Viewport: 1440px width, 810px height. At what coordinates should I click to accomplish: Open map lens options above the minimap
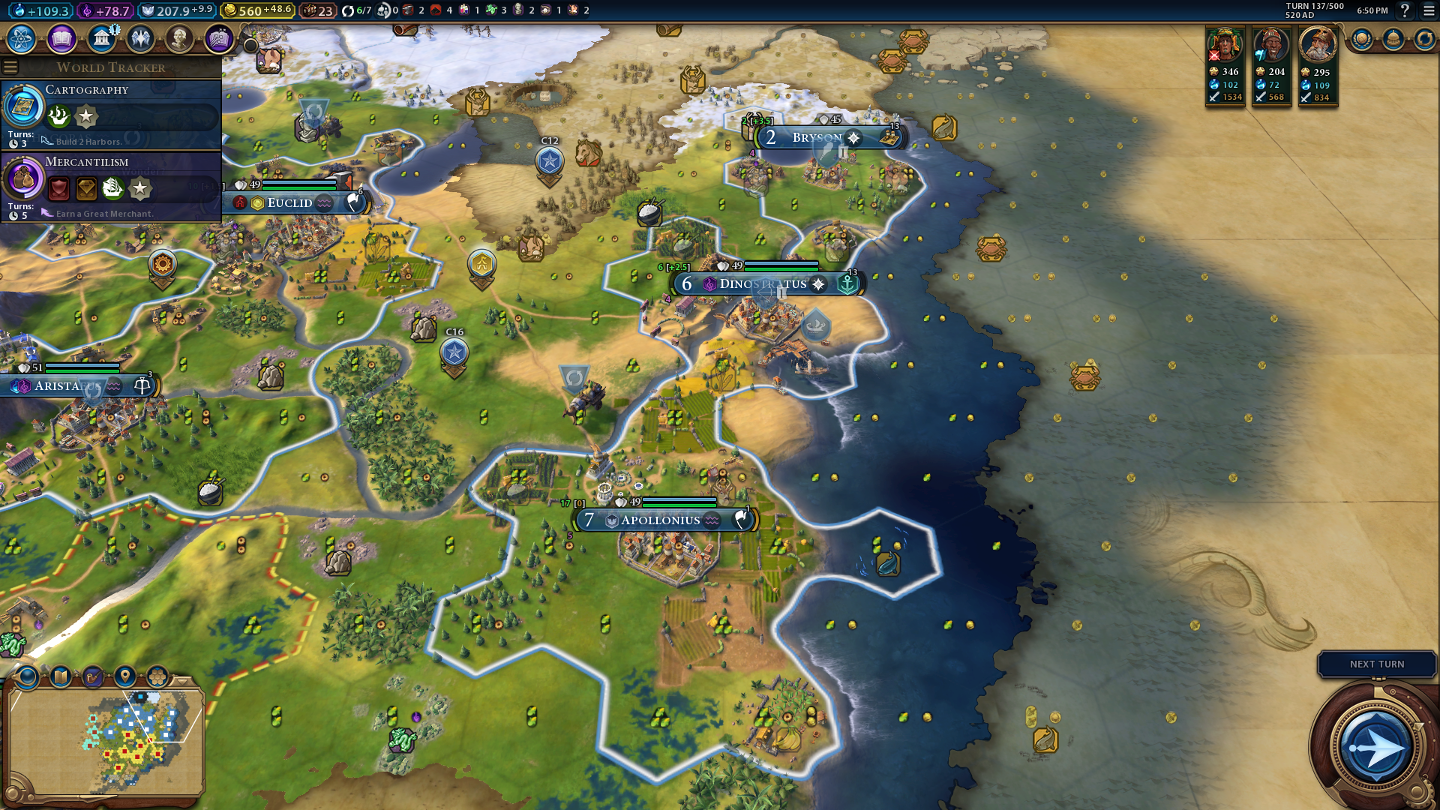[x=27, y=677]
